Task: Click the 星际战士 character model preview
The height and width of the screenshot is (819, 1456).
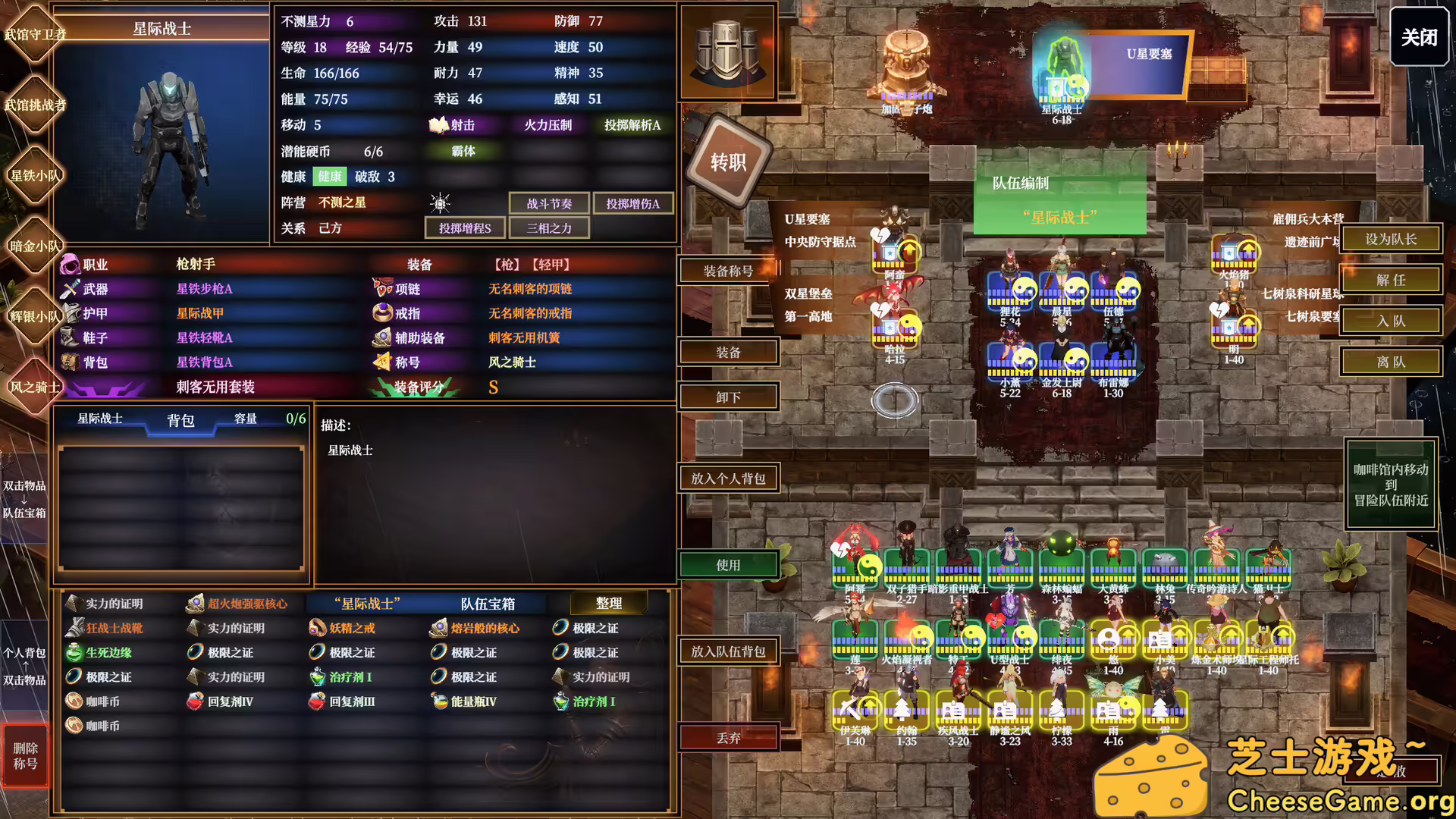Action: point(171,144)
